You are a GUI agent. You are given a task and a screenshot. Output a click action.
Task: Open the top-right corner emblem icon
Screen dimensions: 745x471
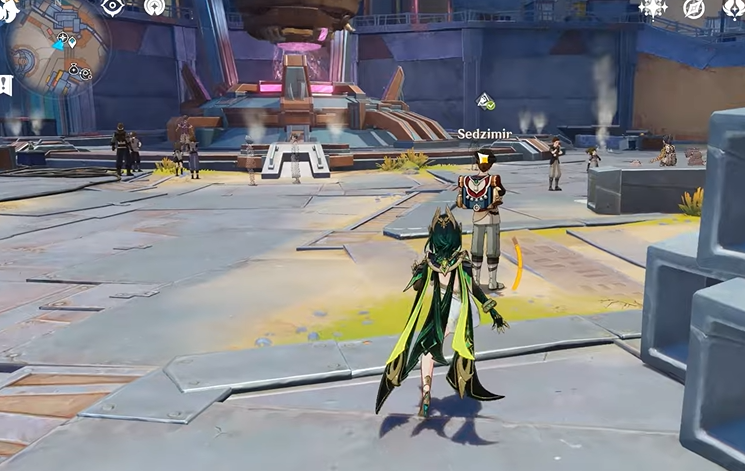click(735, 8)
